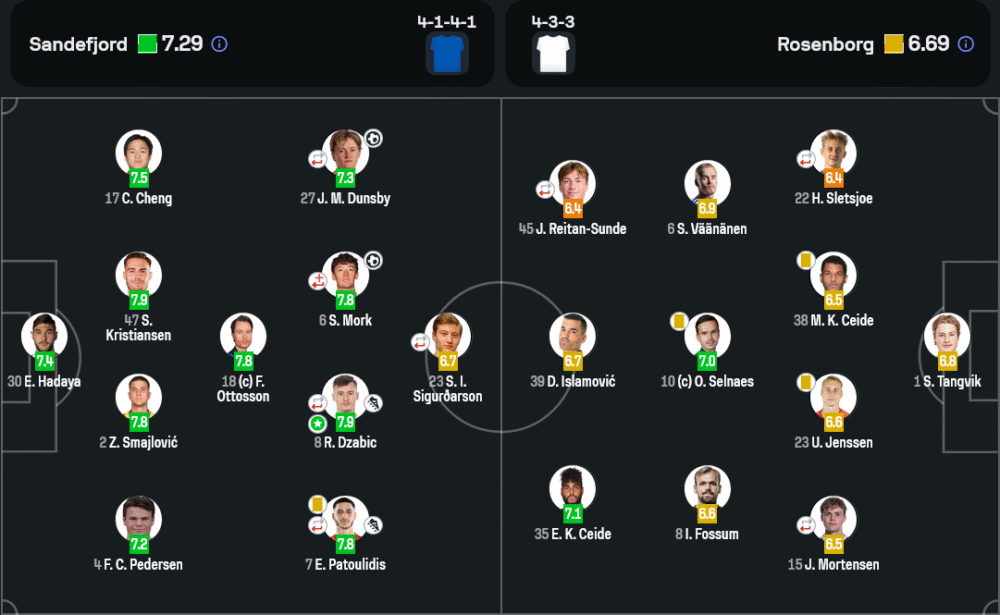Choose E. K. Ceide's avatar
1000x615 pixels.
click(572, 489)
